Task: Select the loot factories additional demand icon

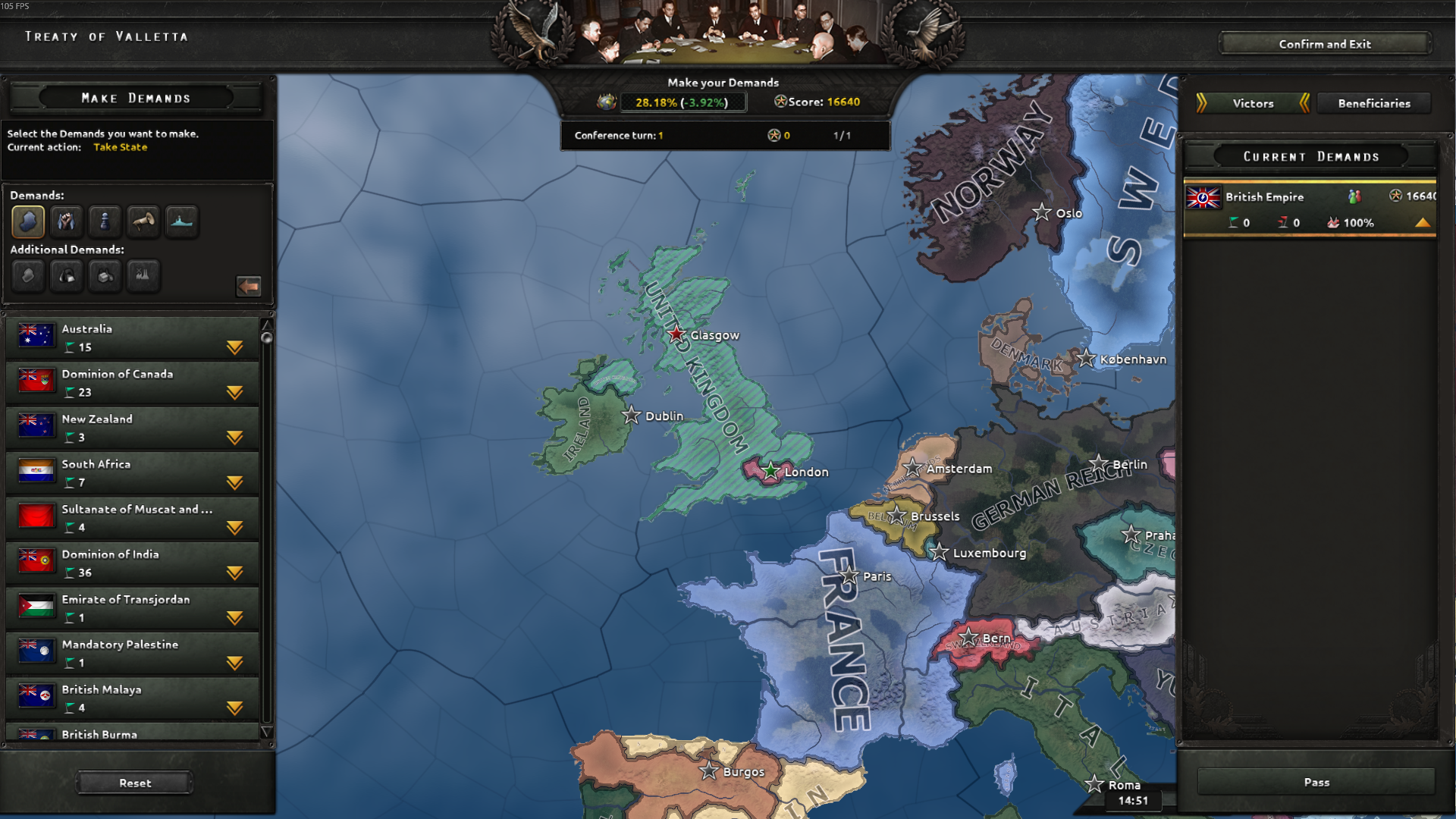Action: [x=105, y=276]
